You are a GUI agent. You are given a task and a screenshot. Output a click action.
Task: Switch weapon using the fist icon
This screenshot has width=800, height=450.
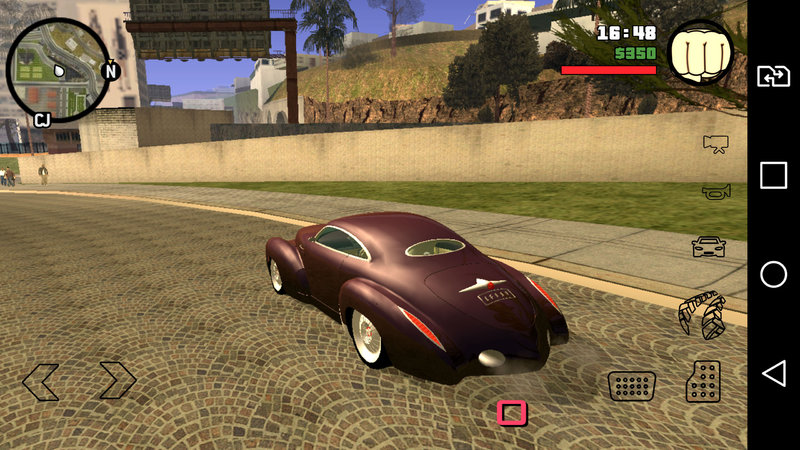(699, 53)
